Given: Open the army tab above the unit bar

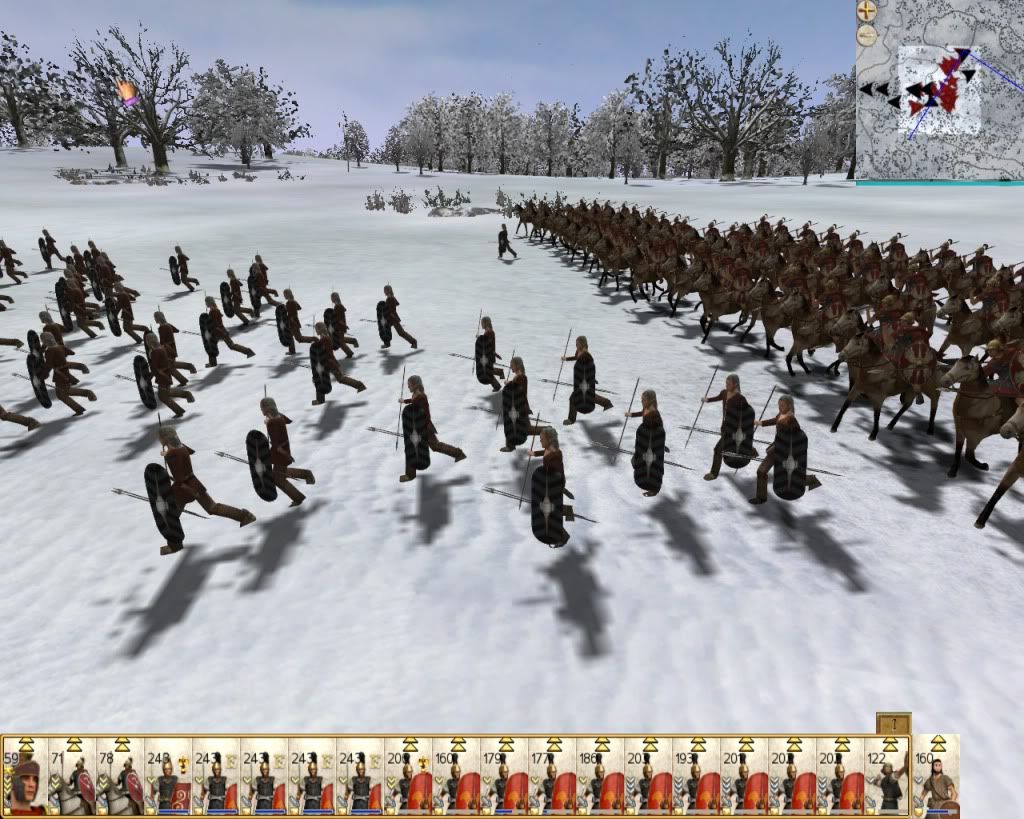Looking at the screenshot, I should [x=893, y=723].
